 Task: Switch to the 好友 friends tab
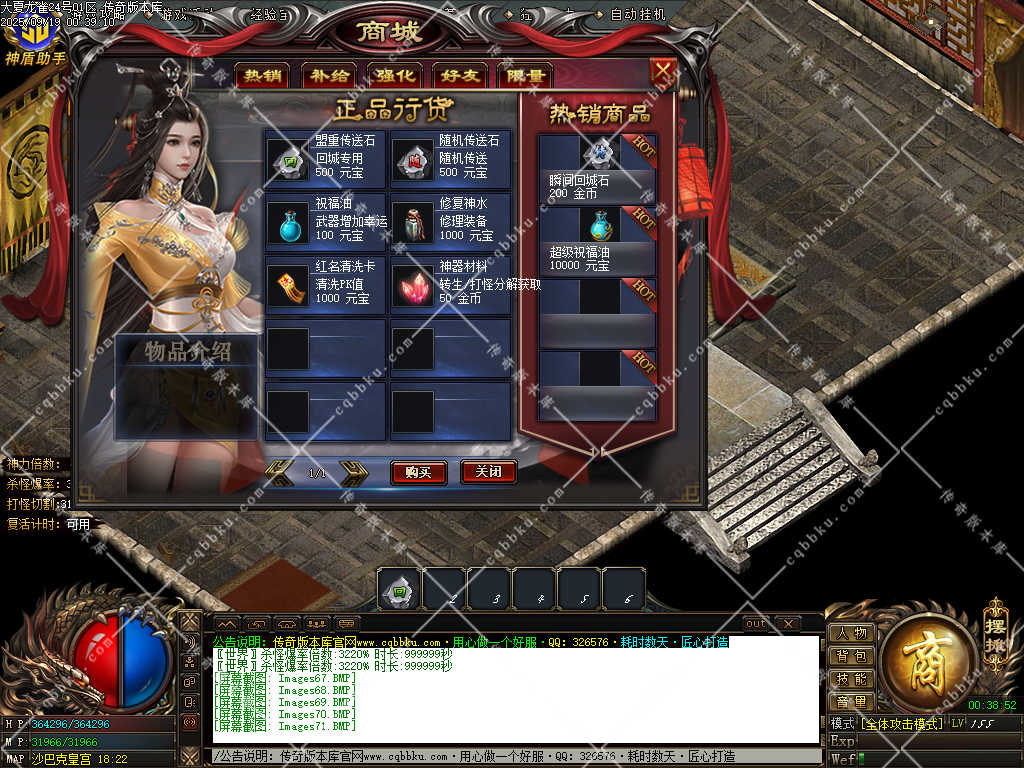(x=460, y=76)
